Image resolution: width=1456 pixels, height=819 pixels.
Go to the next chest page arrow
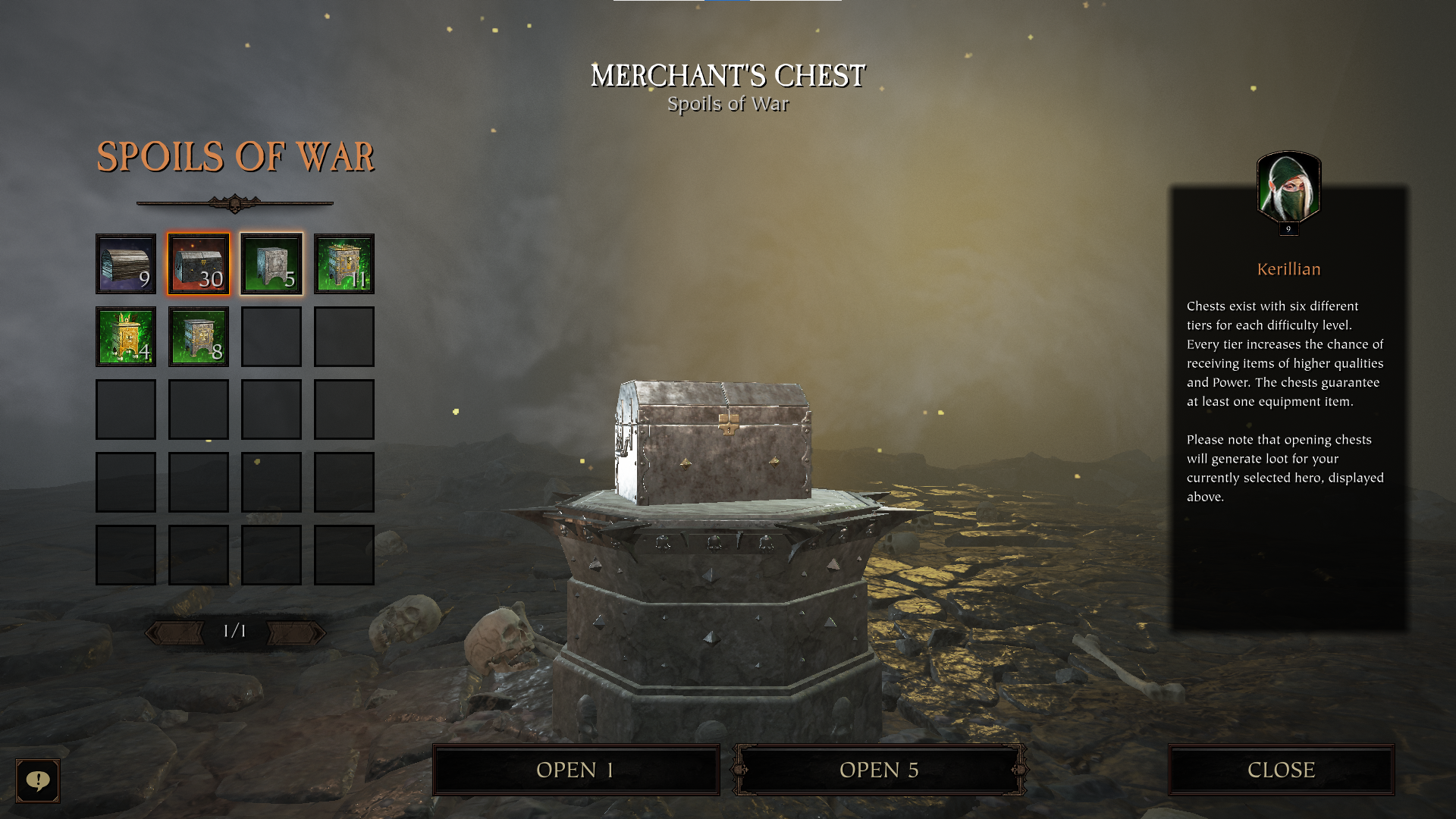click(296, 632)
